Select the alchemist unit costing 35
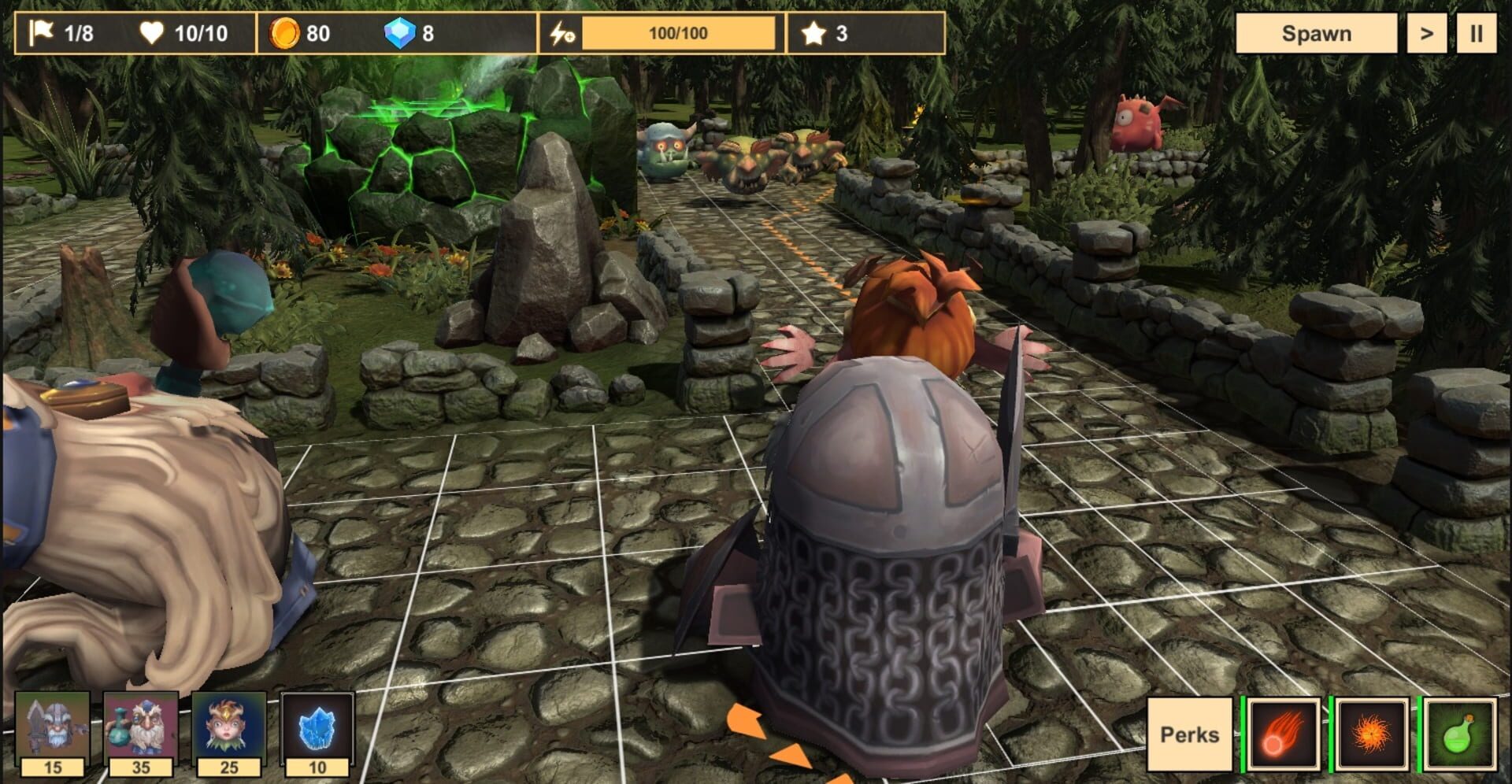 (x=139, y=727)
